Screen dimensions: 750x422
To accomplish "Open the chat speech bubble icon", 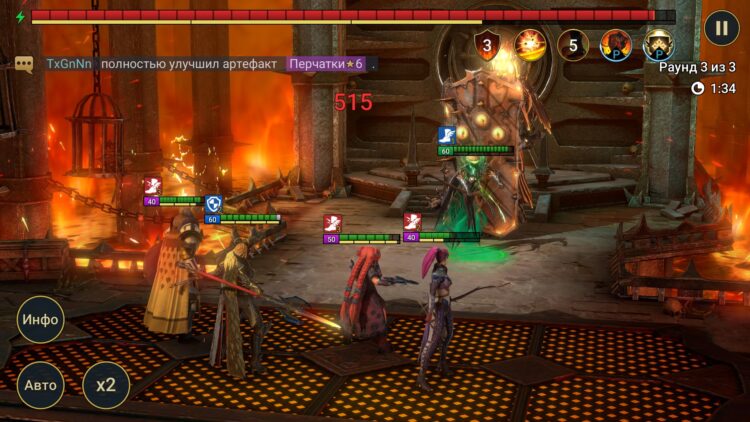I will click(24, 64).
